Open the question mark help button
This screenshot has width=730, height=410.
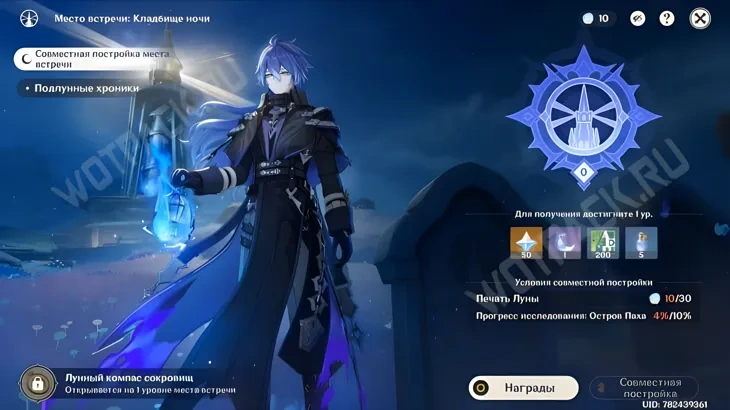point(667,18)
